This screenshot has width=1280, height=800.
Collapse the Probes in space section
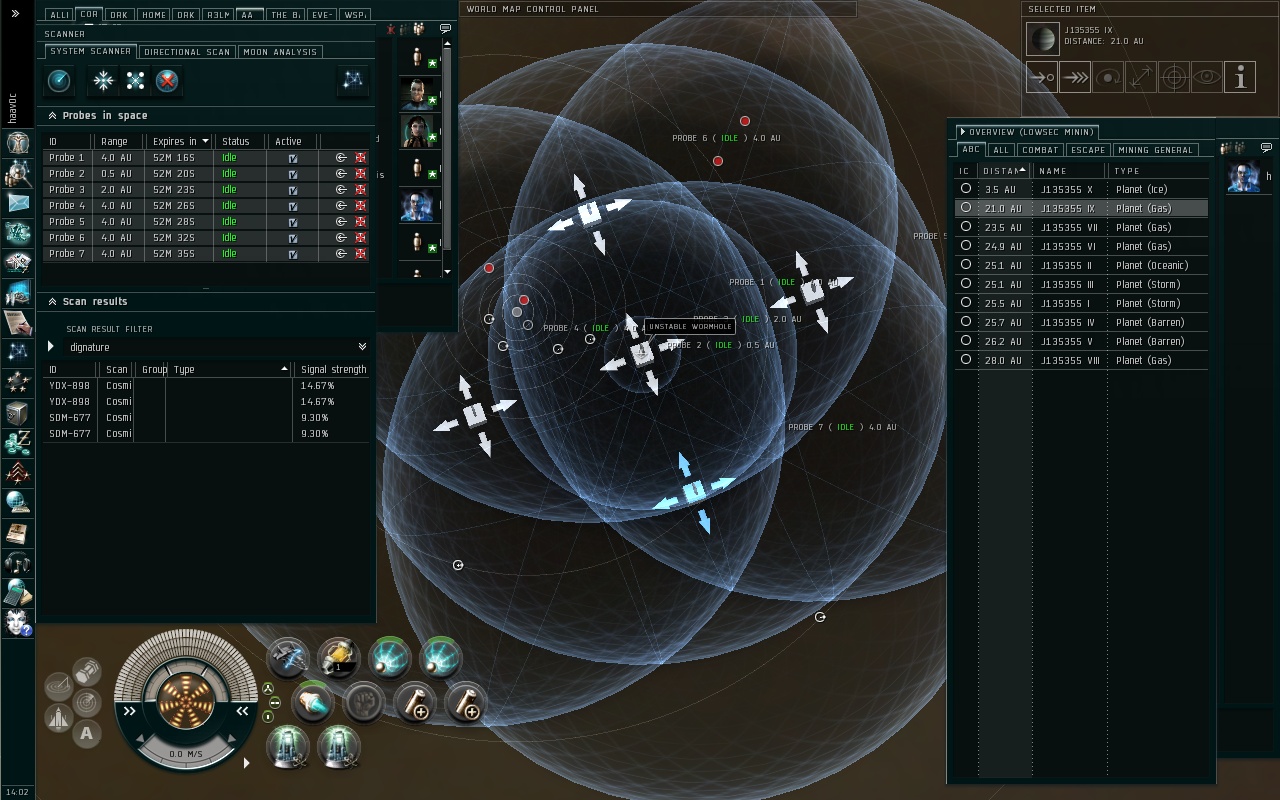pyautogui.click(x=52, y=116)
